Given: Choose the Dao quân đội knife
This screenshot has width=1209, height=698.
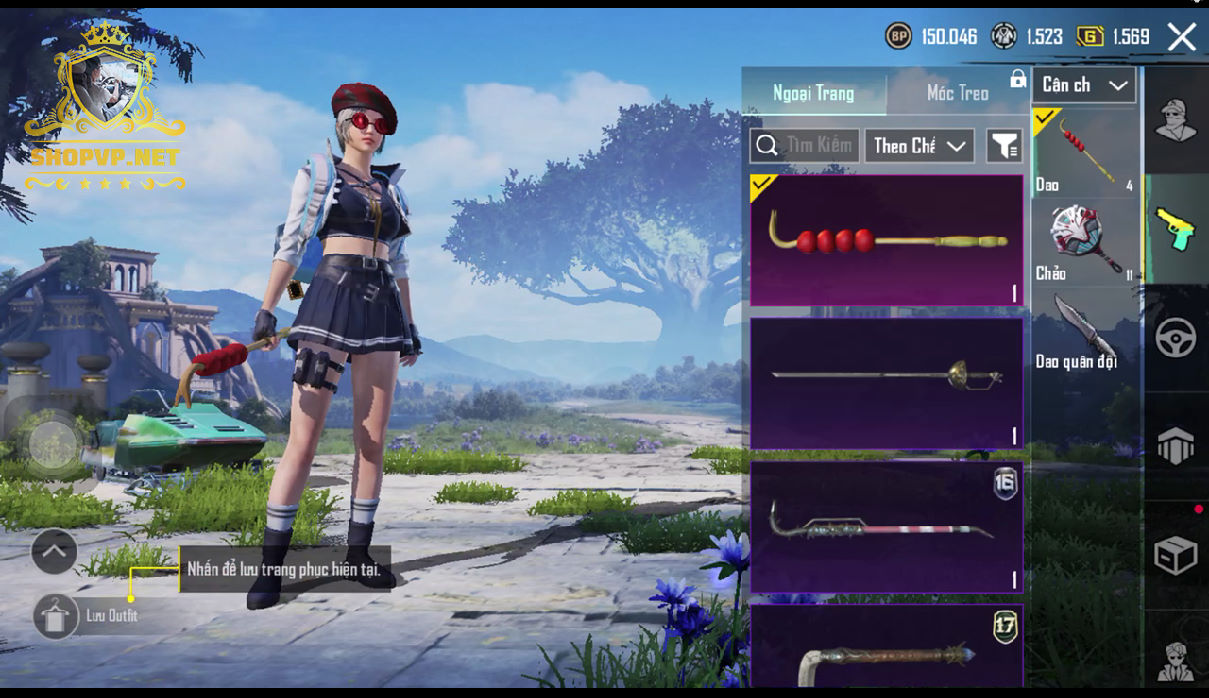Looking at the screenshot, I should point(1085,332).
